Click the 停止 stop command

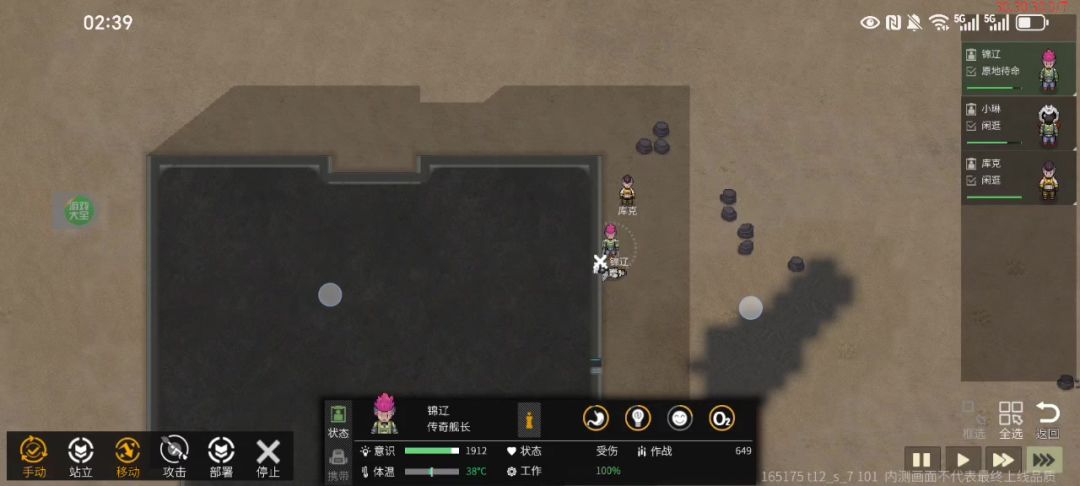pos(267,456)
